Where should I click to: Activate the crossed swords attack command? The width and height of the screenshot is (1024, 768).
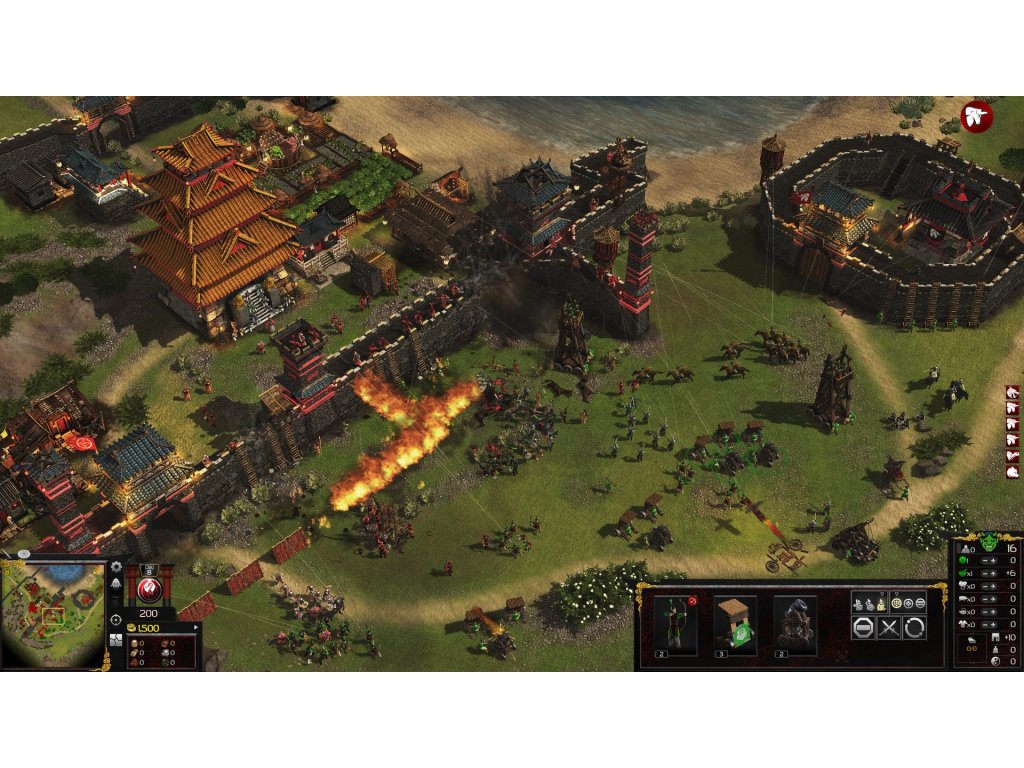point(889,628)
